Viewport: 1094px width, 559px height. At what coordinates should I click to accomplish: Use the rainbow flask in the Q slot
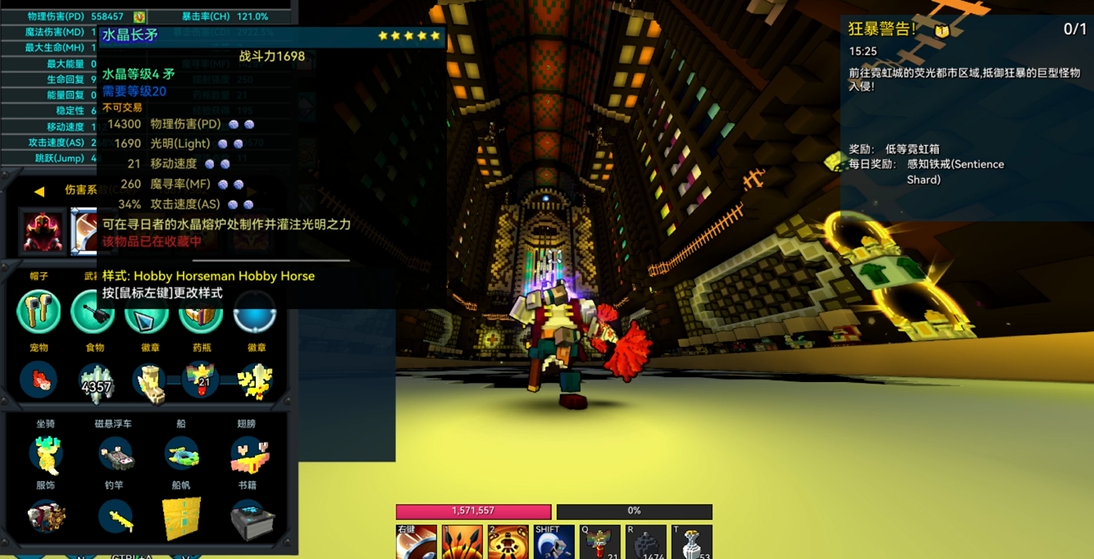click(600, 543)
